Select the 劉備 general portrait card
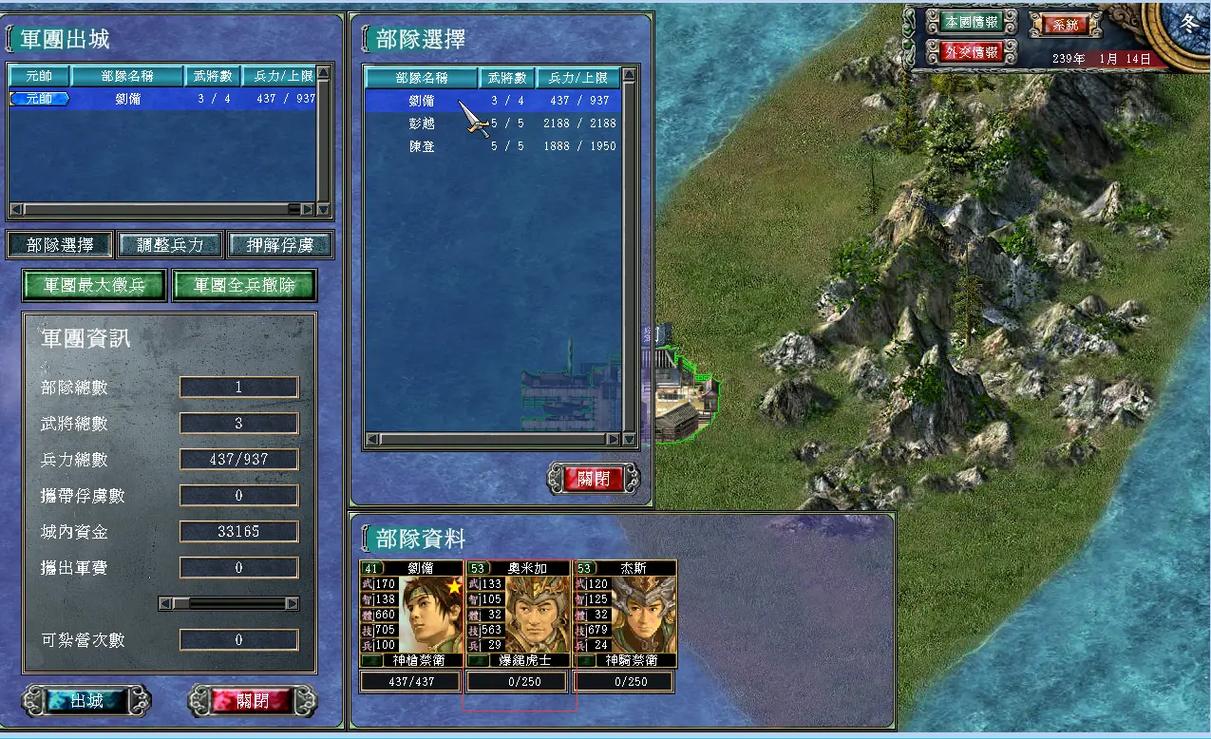The width and height of the screenshot is (1211, 739). tap(411, 615)
